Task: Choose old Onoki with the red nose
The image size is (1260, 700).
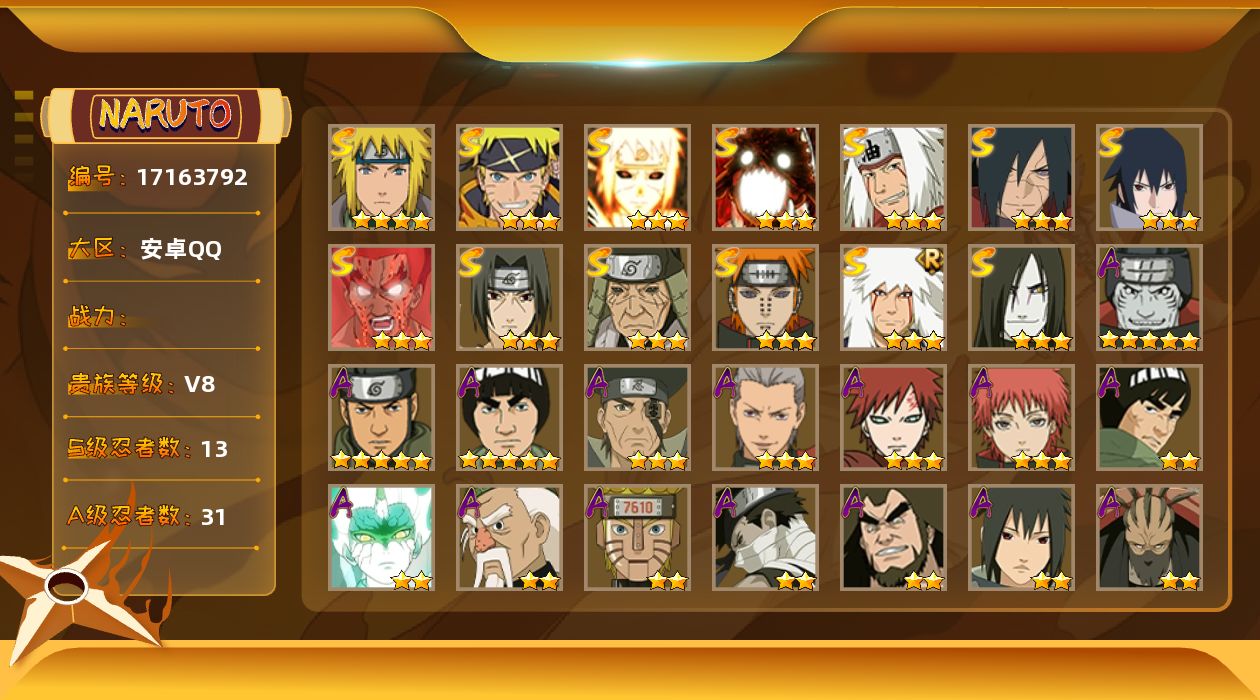Action: 509,537
